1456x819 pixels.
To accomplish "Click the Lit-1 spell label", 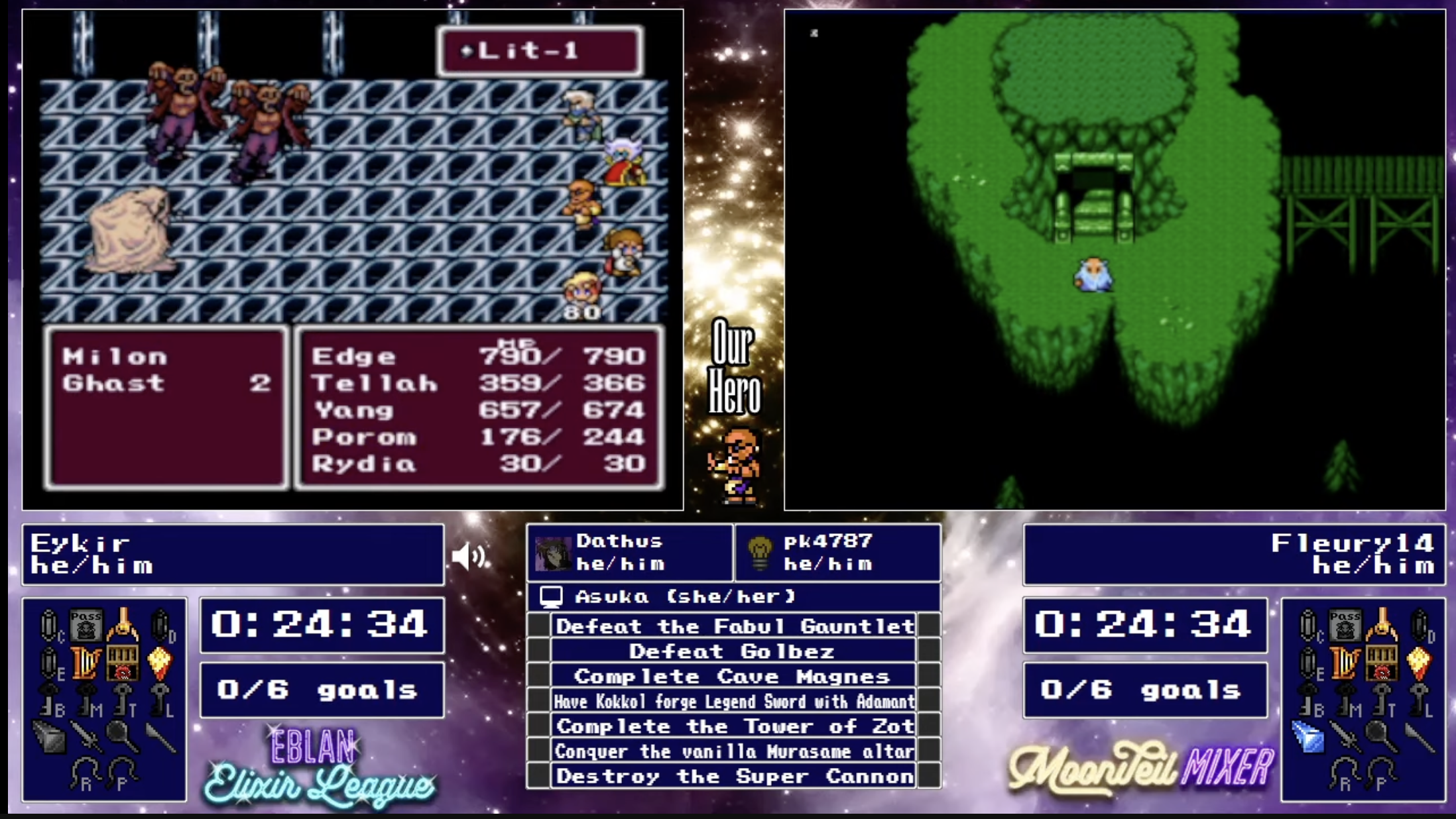I will coord(528,50).
